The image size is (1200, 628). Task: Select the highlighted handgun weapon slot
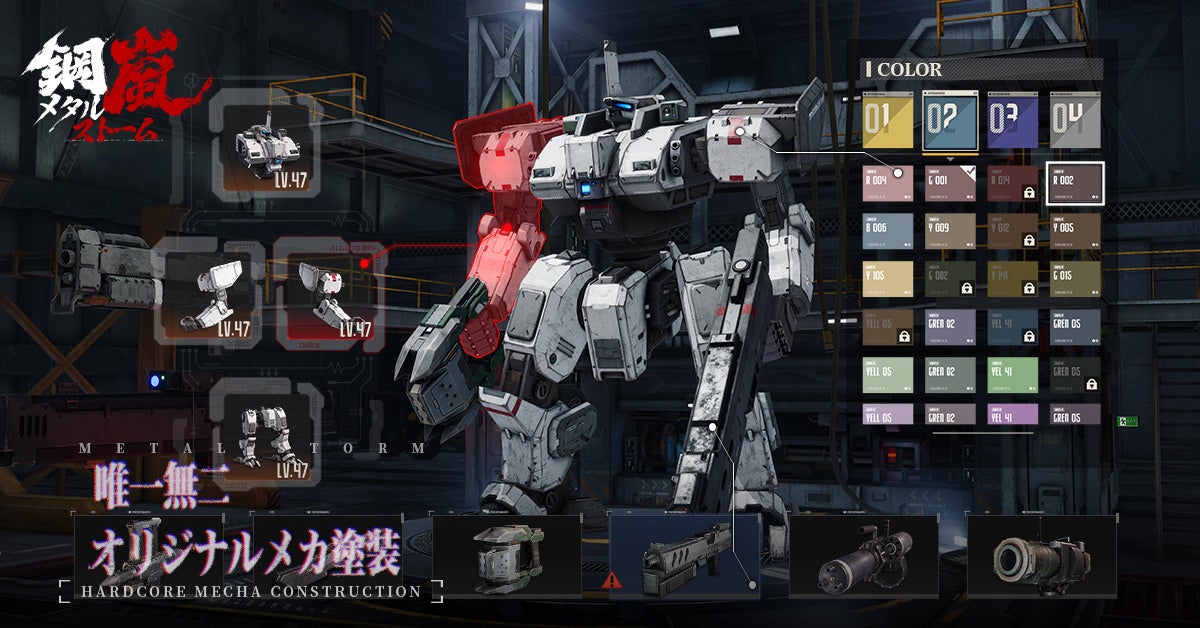(684, 556)
